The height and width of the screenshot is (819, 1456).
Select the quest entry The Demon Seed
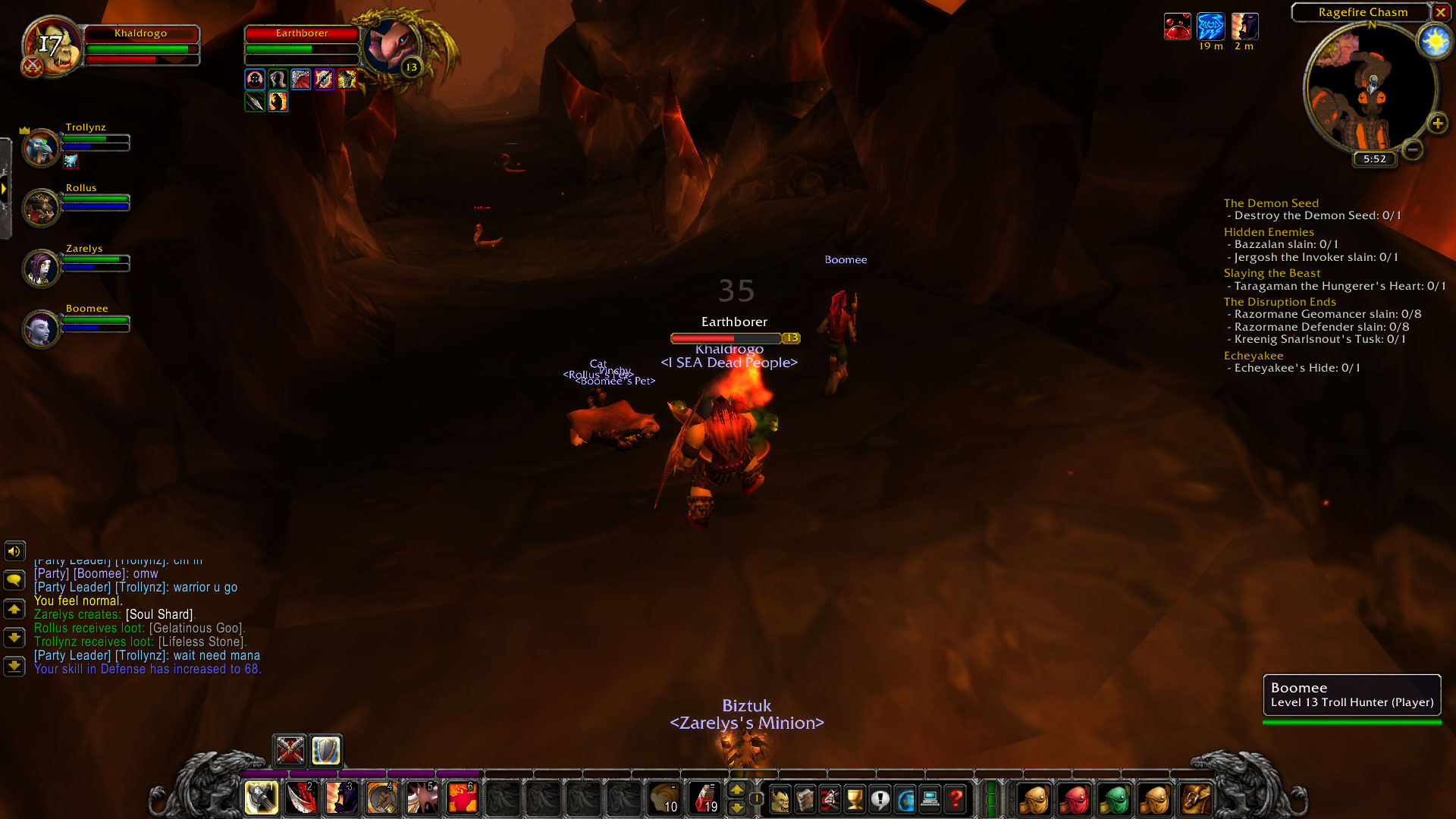click(x=1271, y=203)
